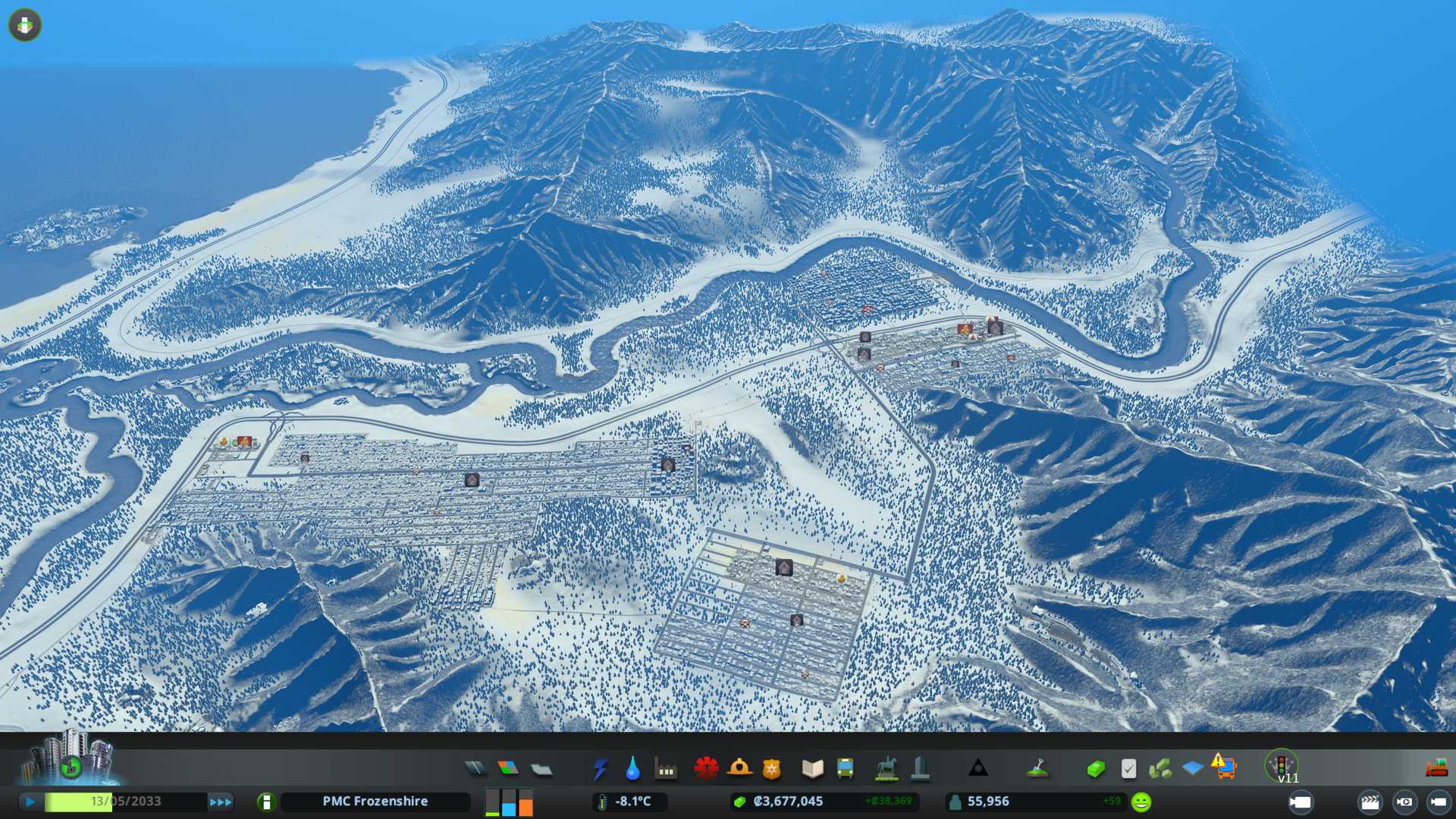Open the Economy money panel
The width and height of the screenshot is (1456, 819).
pos(1095,769)
